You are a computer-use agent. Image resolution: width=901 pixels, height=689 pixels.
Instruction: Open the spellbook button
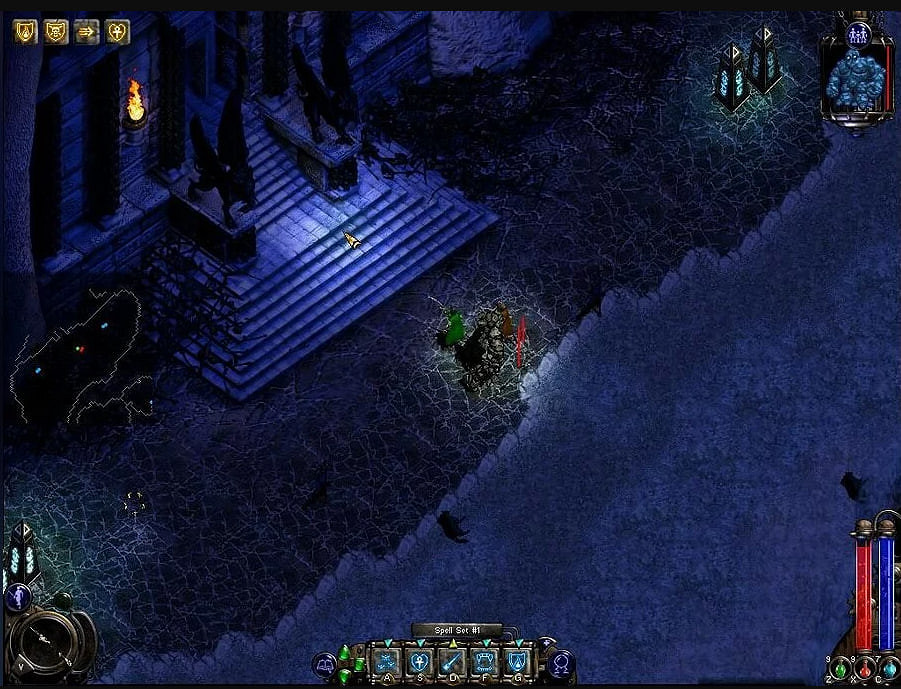click(324, 663)
